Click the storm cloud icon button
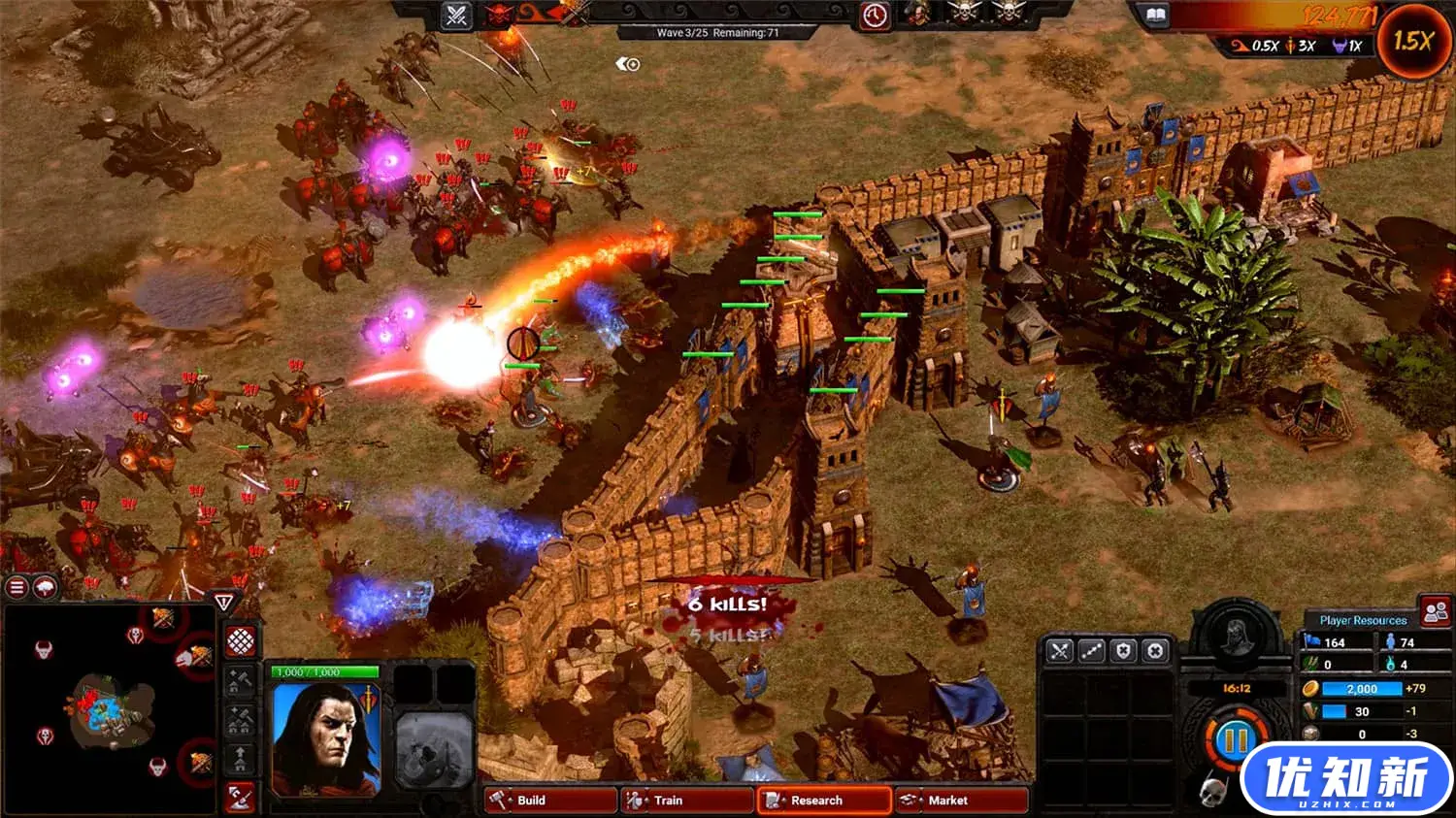The width and height of the screenshot is (1456, 818). (45, 587)
